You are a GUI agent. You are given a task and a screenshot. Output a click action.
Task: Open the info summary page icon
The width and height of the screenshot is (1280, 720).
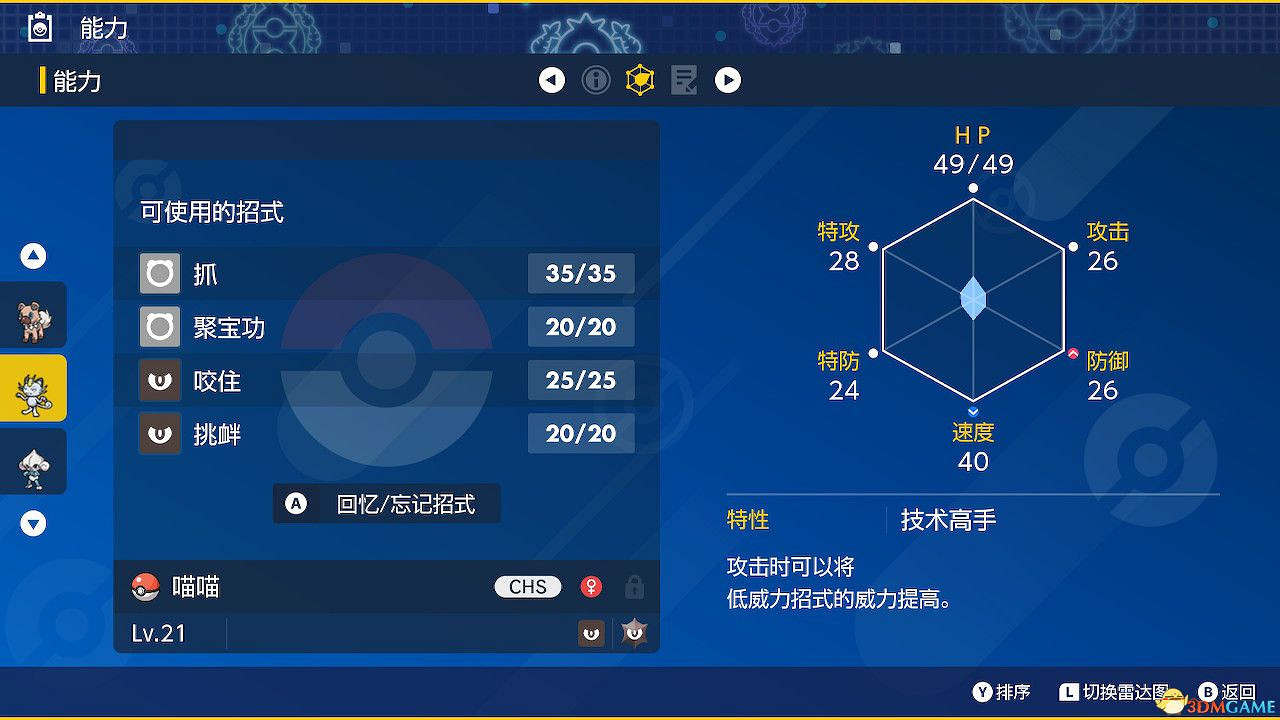[596, 80]
